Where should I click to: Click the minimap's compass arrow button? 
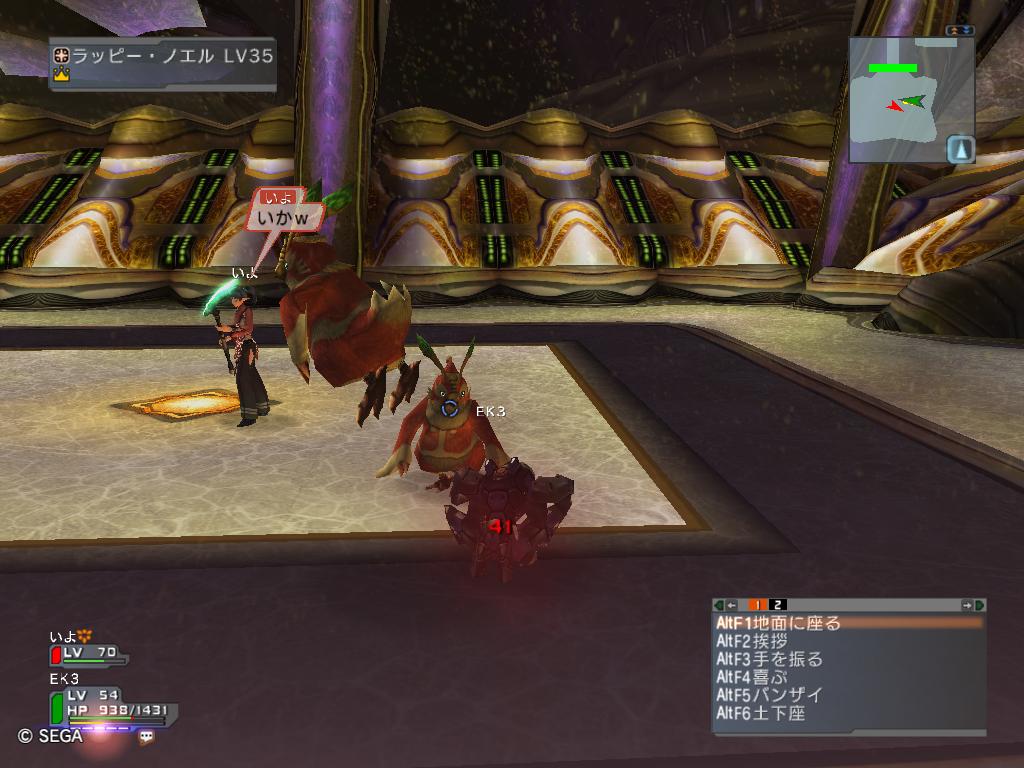click(961, 149)
